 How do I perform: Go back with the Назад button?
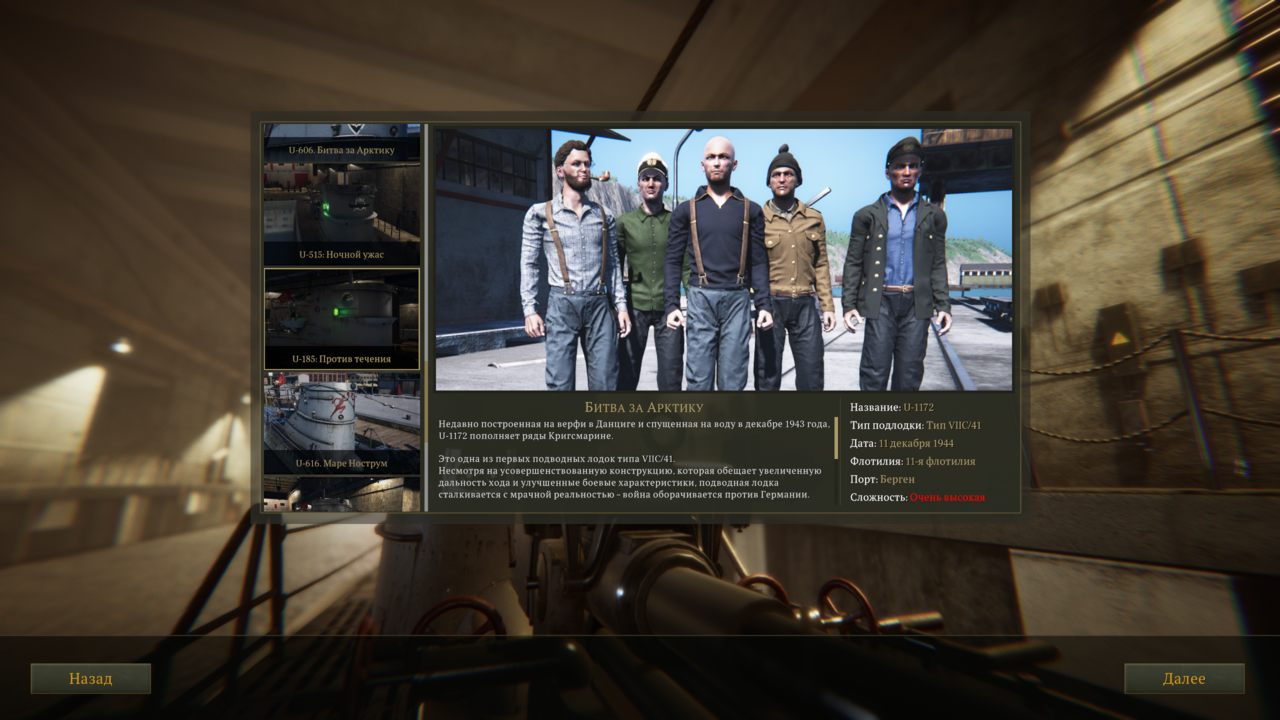pyautogui.click(x=90, y=678)
